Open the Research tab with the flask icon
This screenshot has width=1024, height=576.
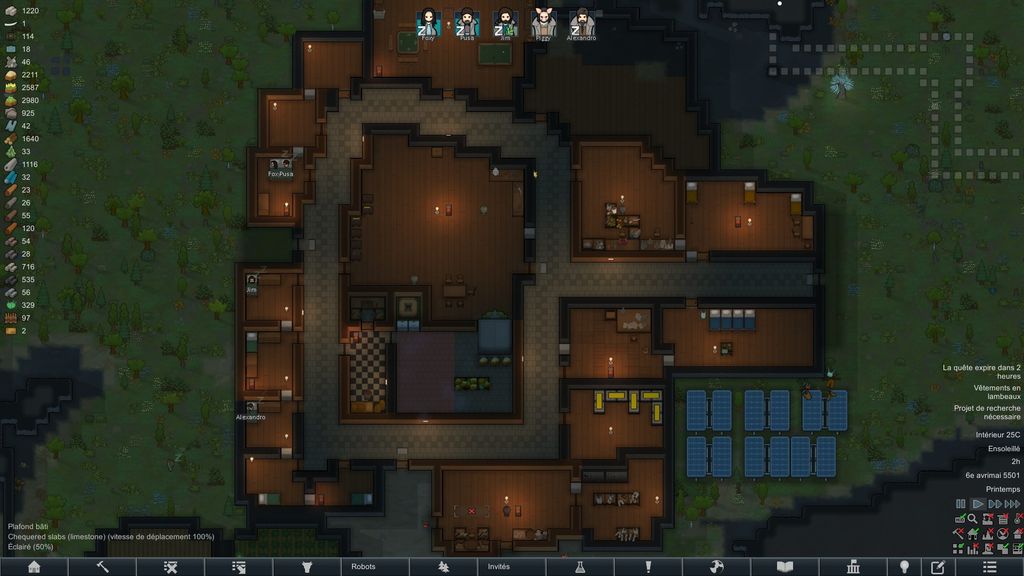(579, 567)
